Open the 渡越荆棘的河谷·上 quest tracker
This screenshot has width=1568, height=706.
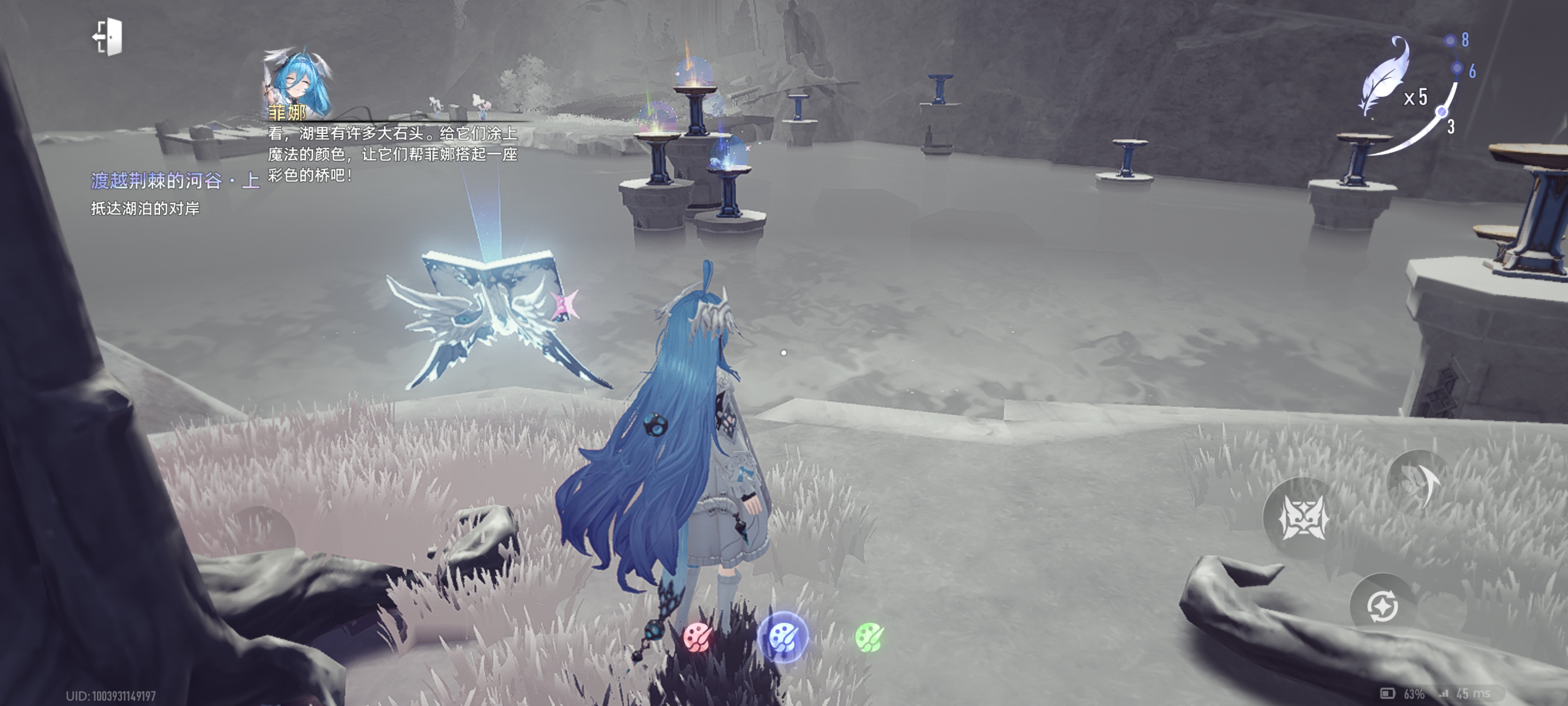[x=175, y=180]
